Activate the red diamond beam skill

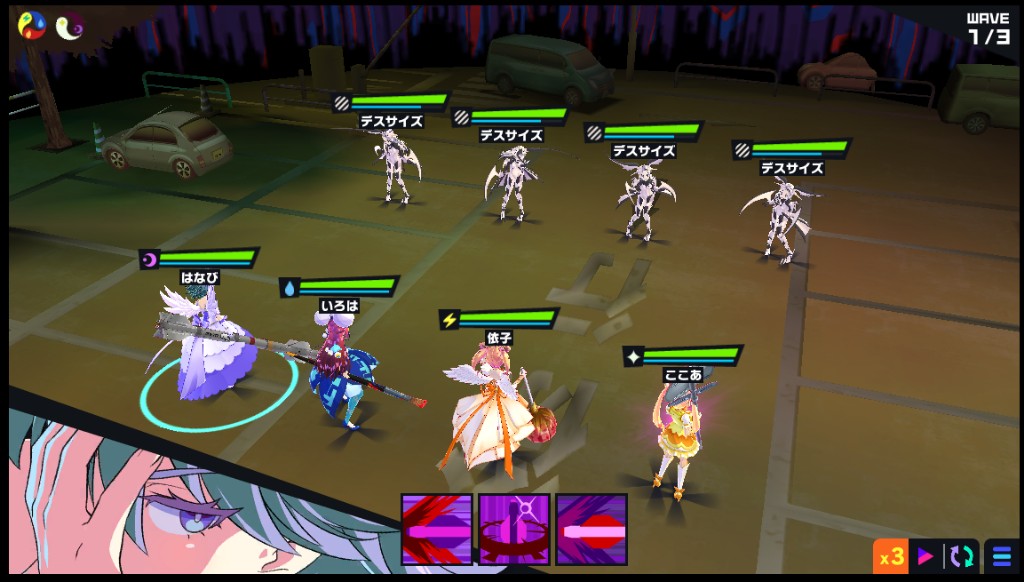tap(591, 529)
